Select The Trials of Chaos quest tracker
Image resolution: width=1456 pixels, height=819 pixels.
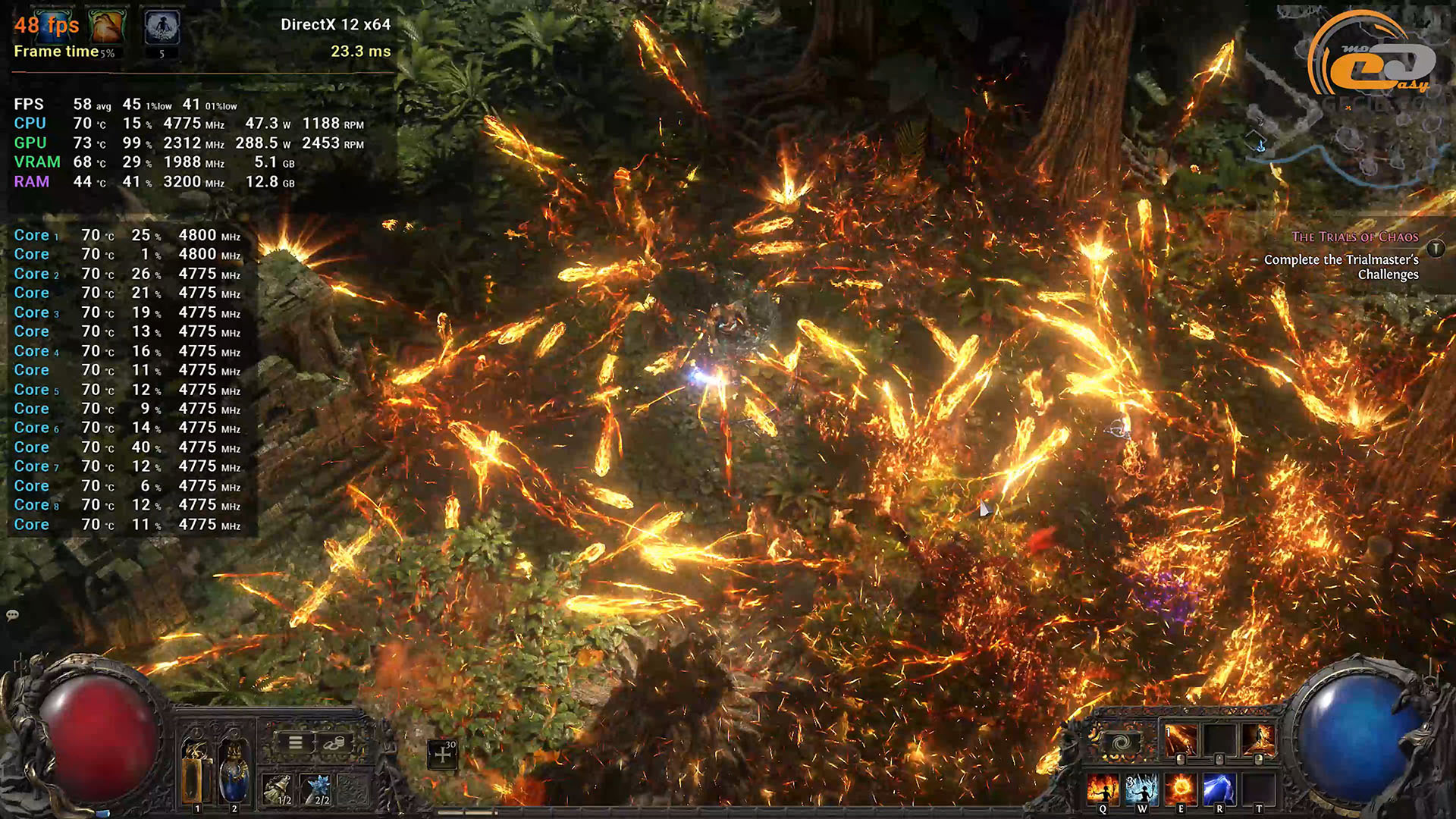[x=1354, y=237]
